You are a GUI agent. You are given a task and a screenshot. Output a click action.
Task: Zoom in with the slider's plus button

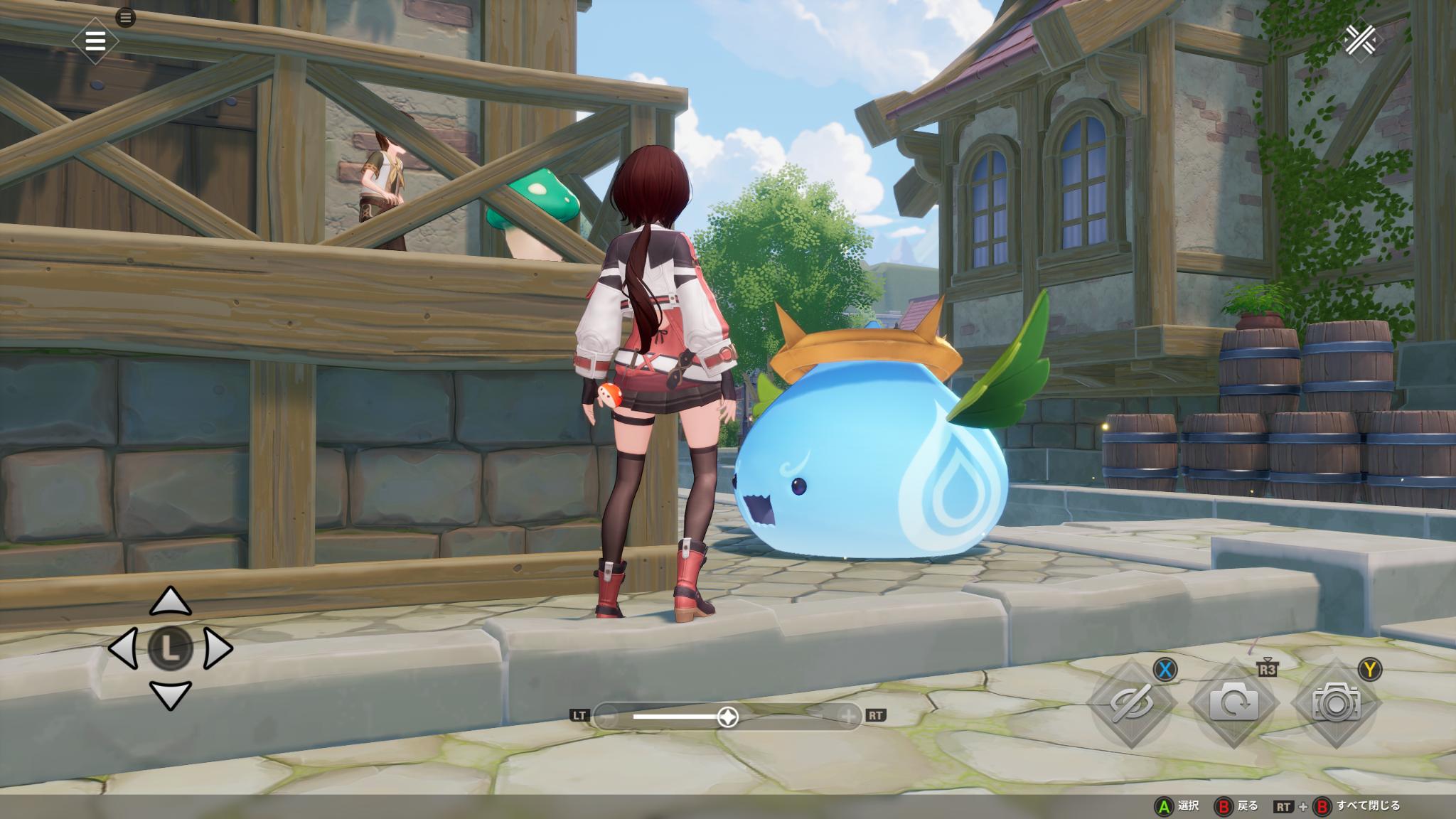[849, 717]
